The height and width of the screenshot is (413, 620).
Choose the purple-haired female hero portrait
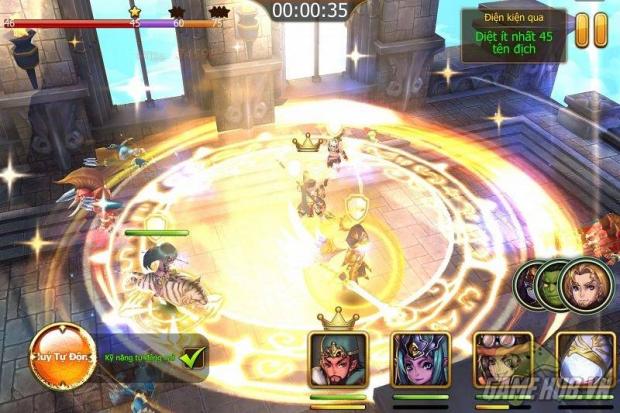420,359
